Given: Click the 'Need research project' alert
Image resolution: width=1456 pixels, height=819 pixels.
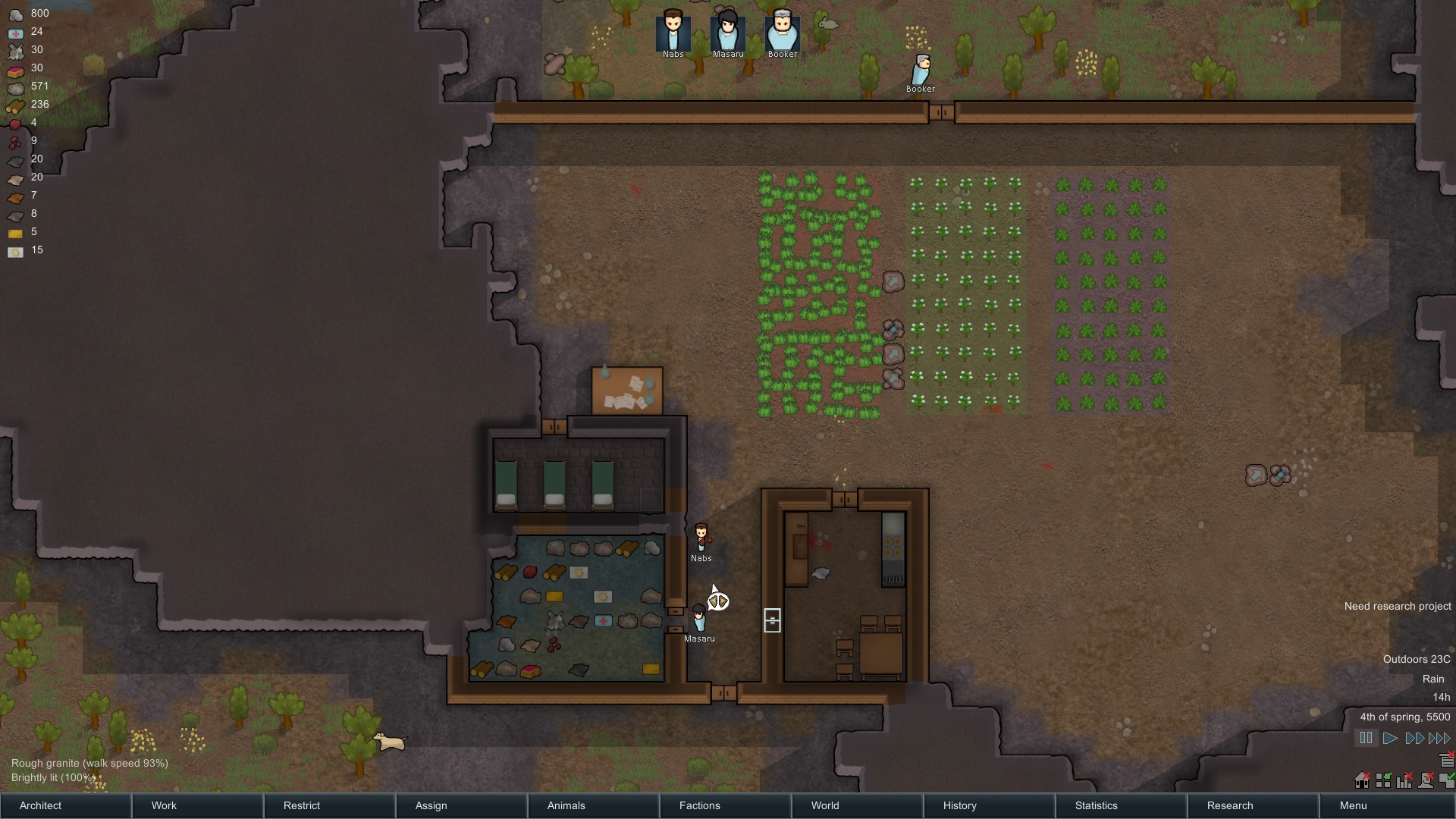Looking at the screenshot, I should coord(1397,606).
